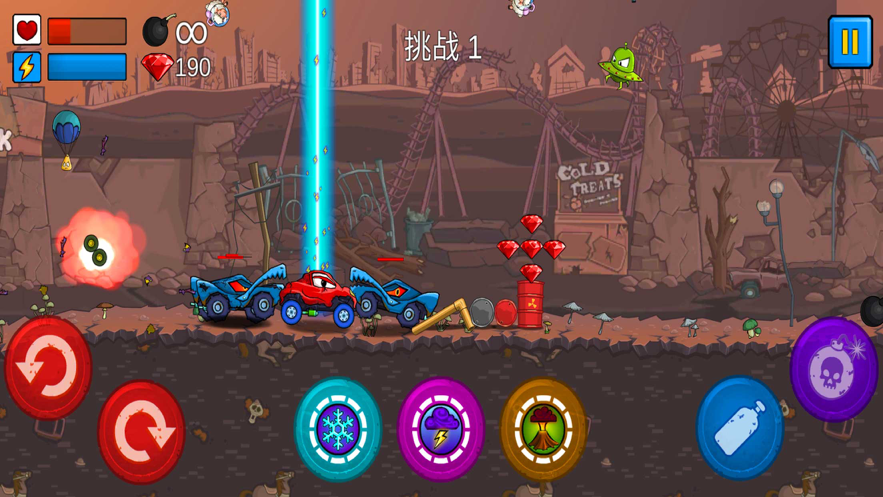Image resolution: width=883 pixels, height=497 pixels.
Task: Trigger the purple lightning storm ability
Action: point(441,429)
